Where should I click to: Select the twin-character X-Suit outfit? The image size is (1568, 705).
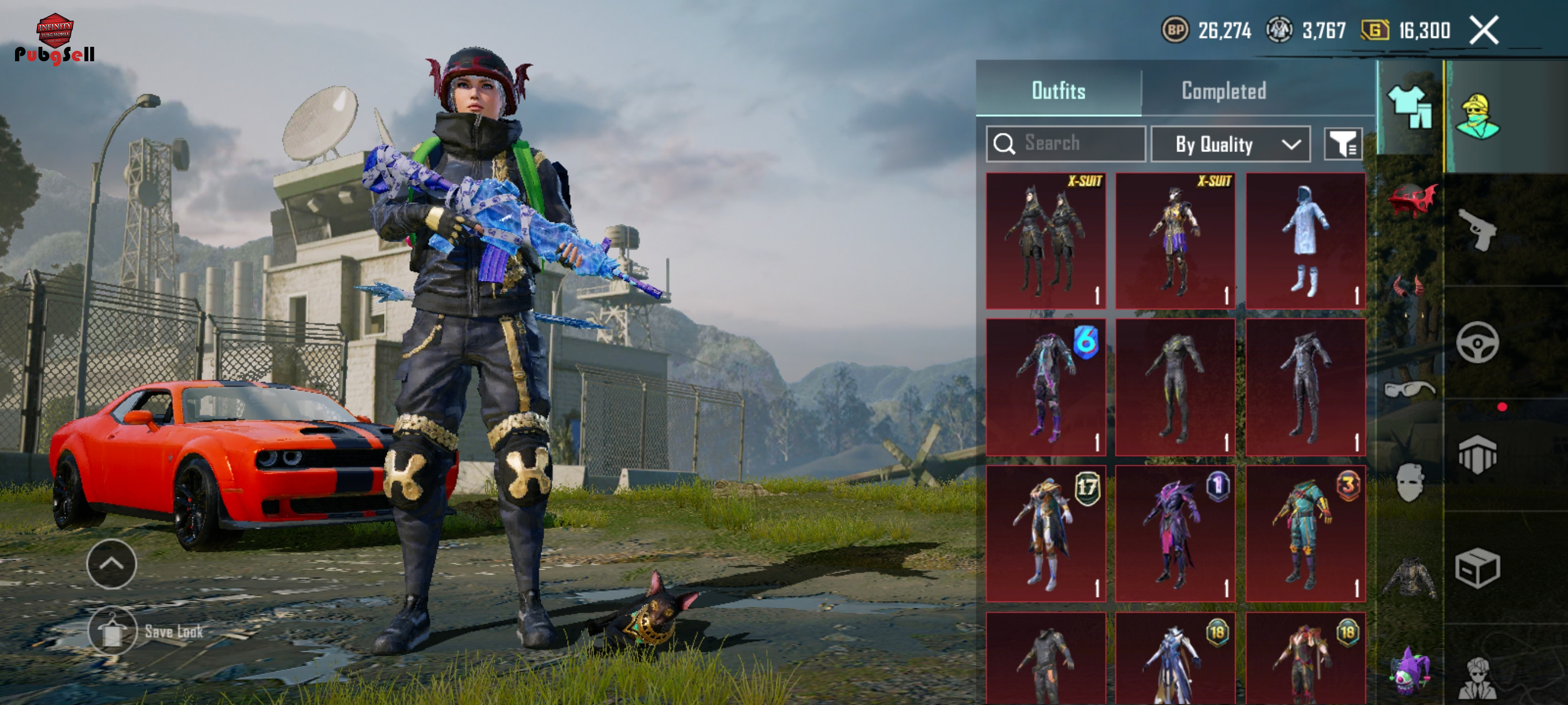click(x=1045, y=241)
